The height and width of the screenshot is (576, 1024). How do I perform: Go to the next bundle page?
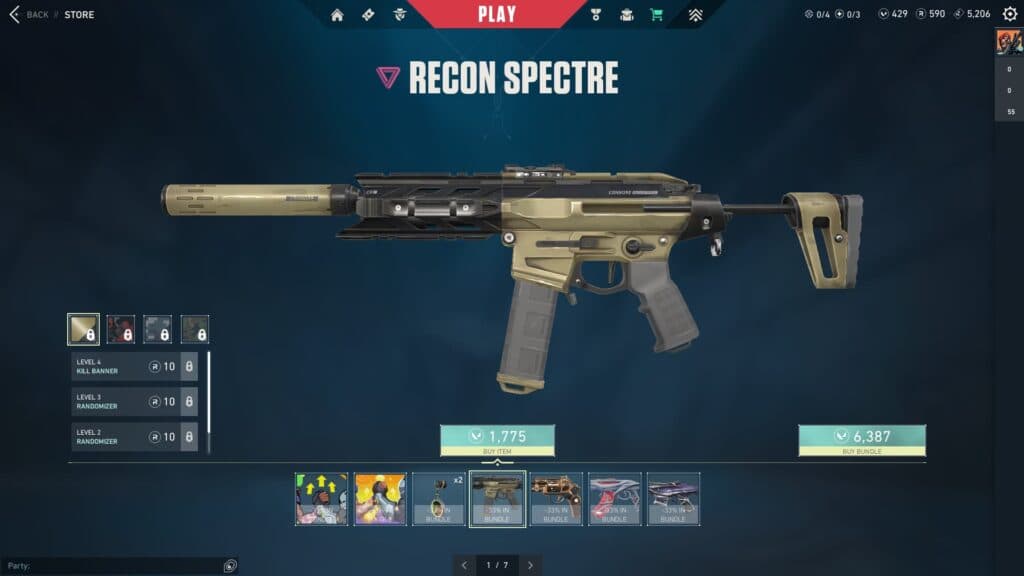[x=530, y=565]
